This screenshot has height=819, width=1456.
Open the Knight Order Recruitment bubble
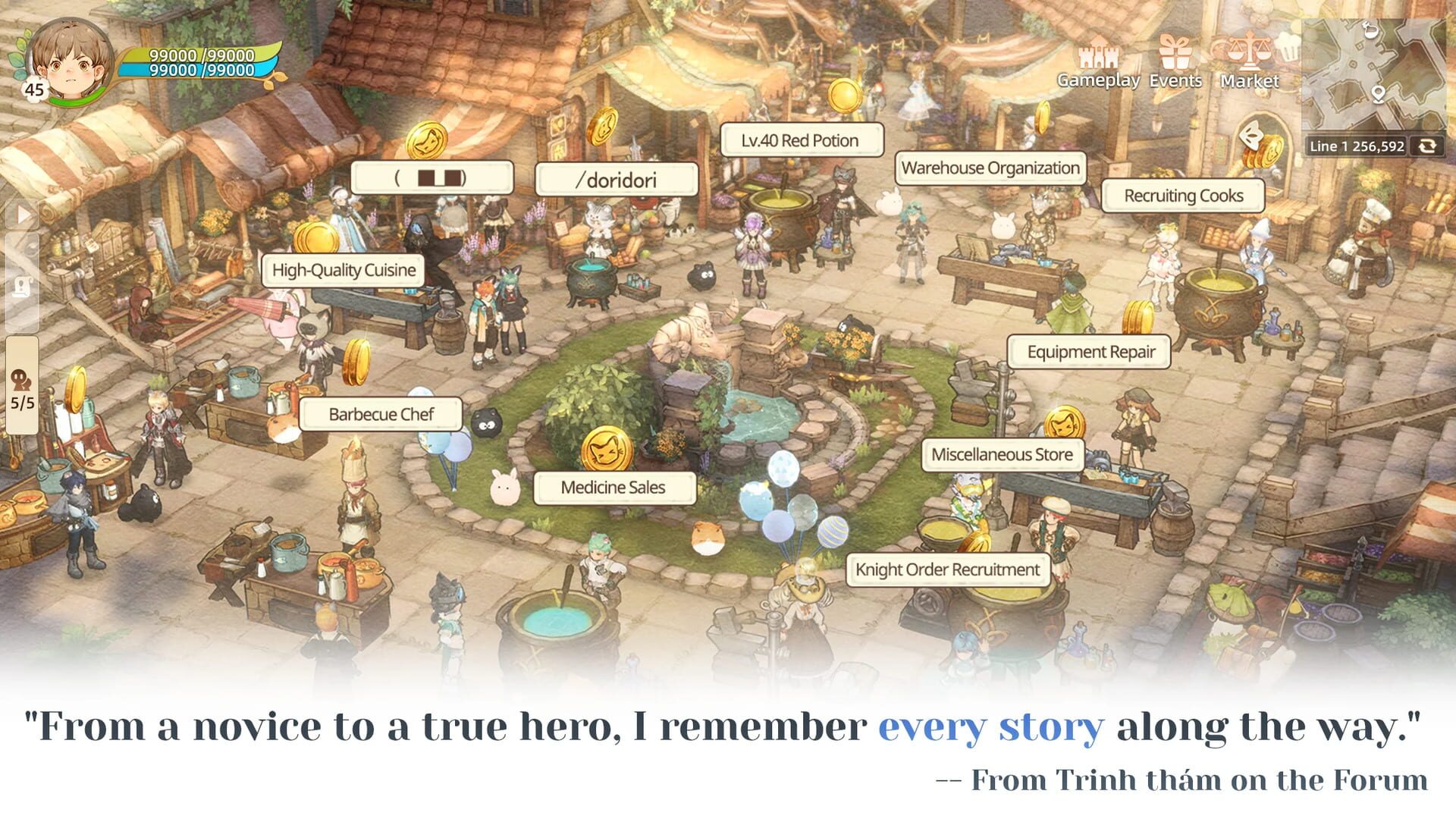click(x=947, y=569)
